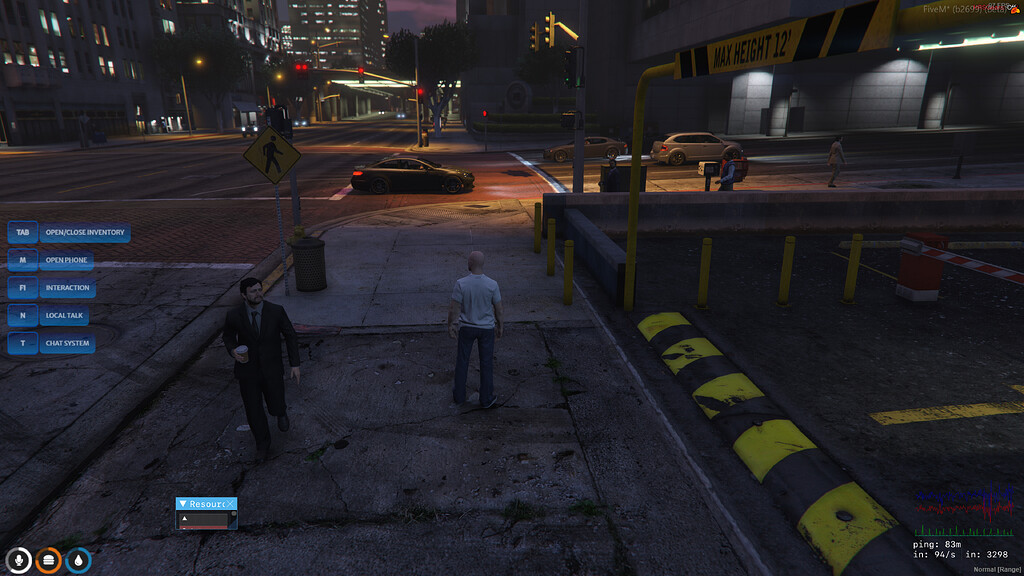Close the Resource monitor window
The height and width of the screenshot is (576, 1024).
click(x=231, y=504)
